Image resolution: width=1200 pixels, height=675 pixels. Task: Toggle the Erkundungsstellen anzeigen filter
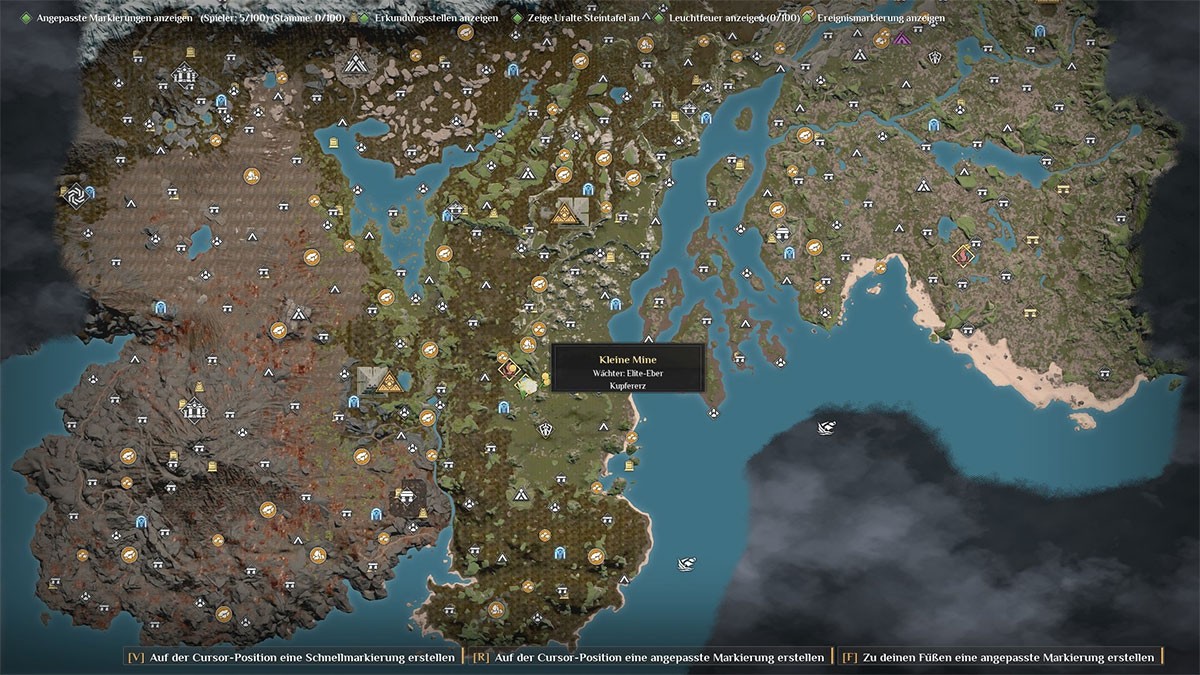pos(365,18)
